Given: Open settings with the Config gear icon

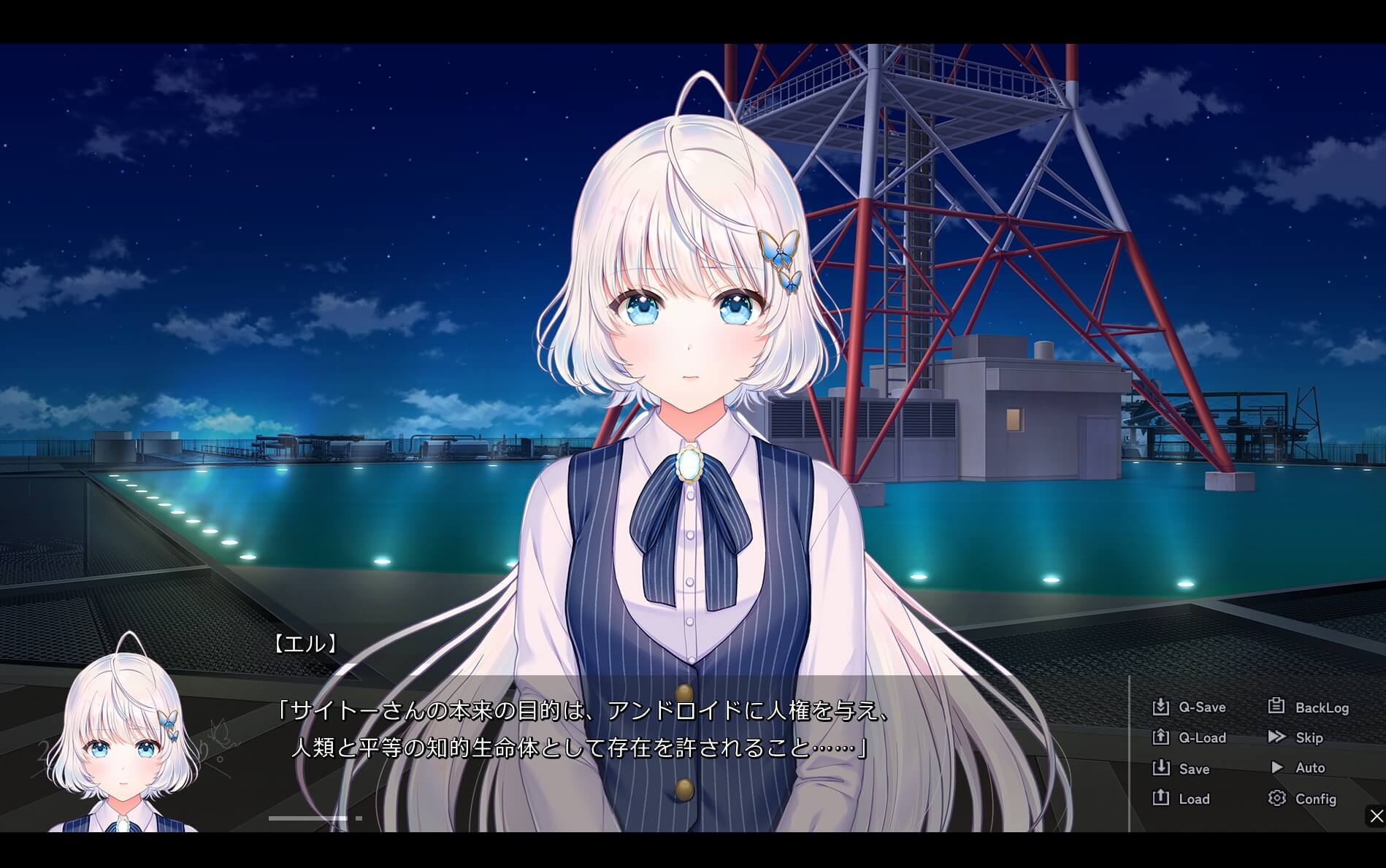Looking at the screenshot, I should (1276, 799).
